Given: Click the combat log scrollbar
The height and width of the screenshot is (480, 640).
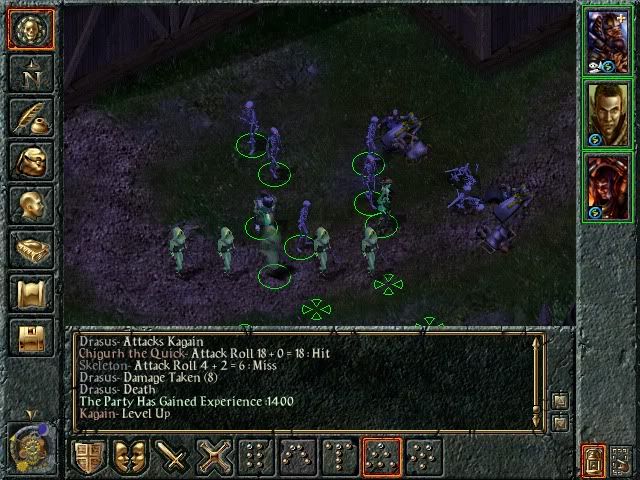Looking at the screenshot, I should [538, 382].
